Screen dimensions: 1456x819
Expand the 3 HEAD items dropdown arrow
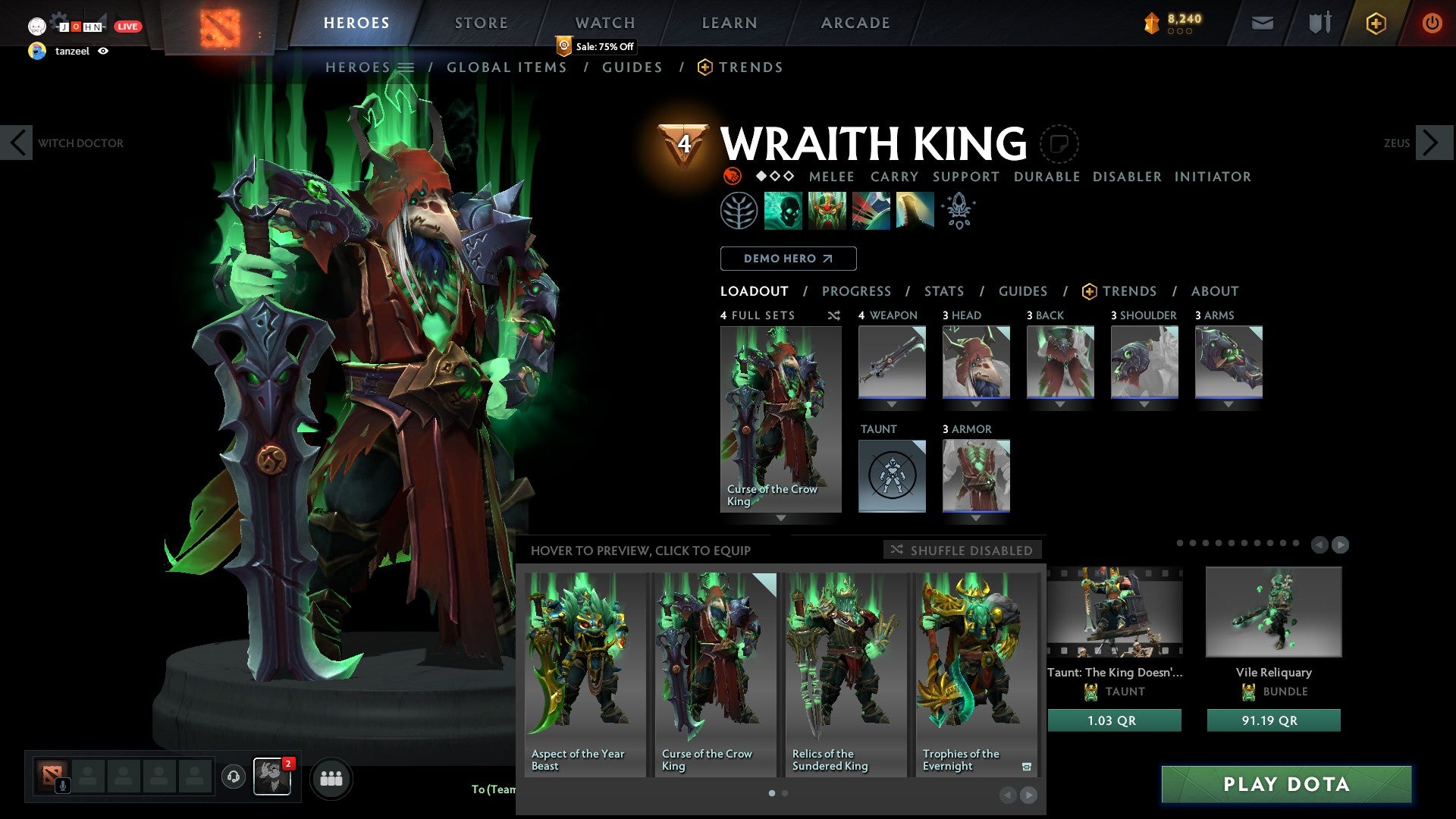pyautogui.click(x=976, y=404)
